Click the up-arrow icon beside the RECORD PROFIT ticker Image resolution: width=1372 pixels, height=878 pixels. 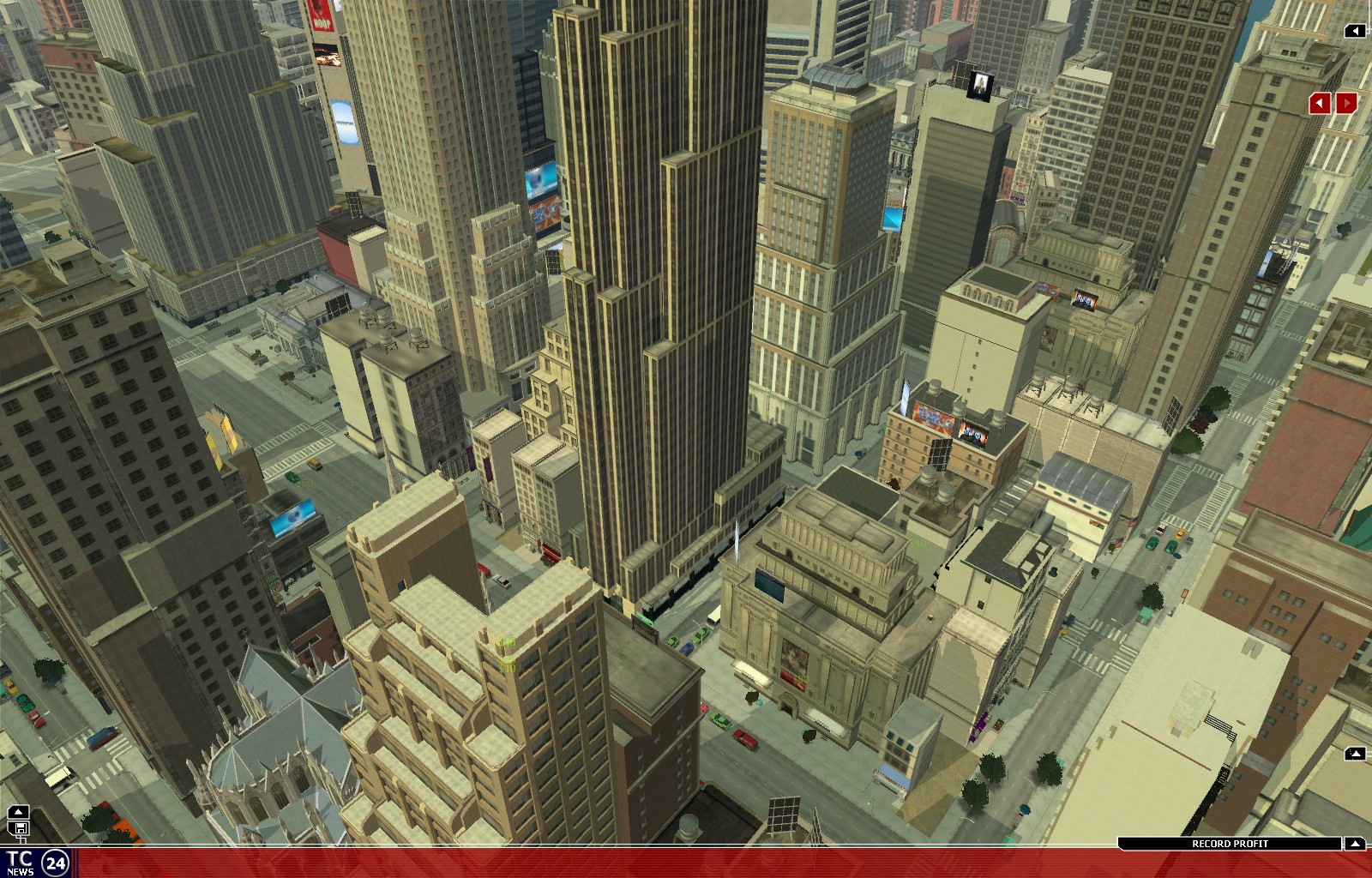[1356, 844]
